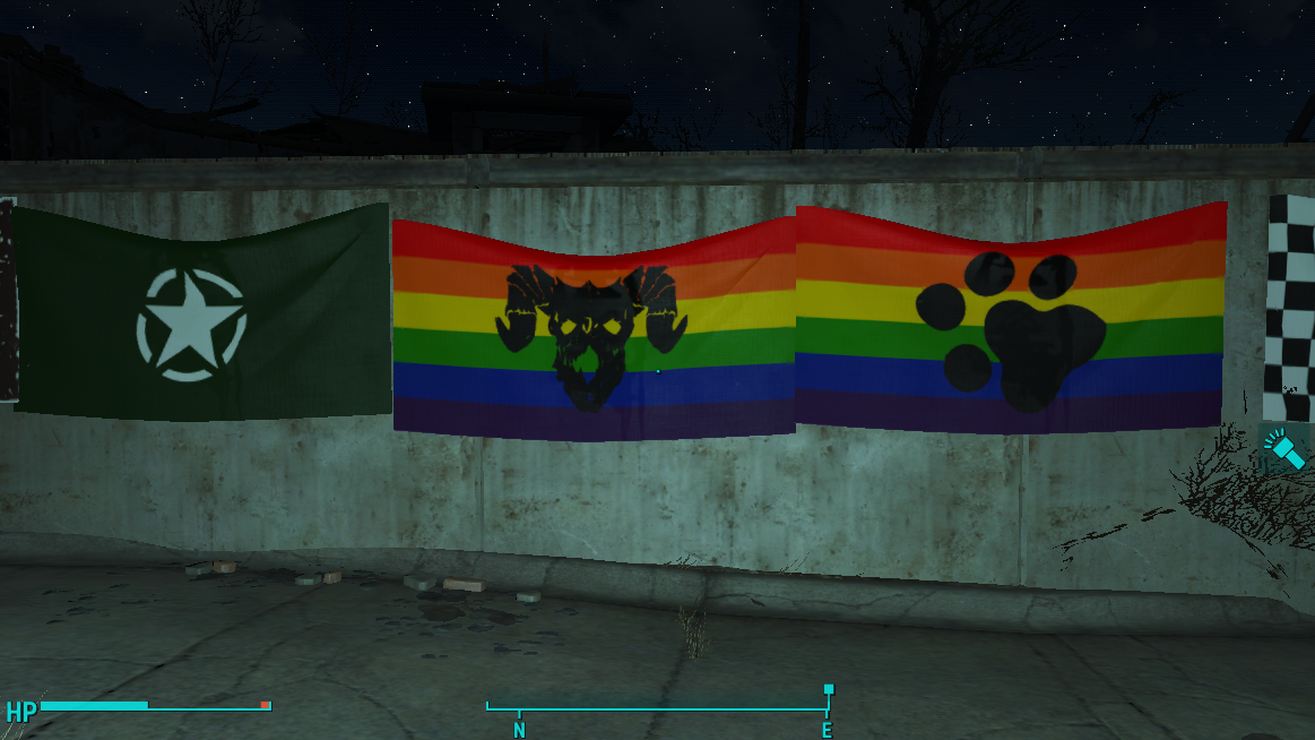Click the white compass marker above E

pyautogui.click(x=827, y=690)
